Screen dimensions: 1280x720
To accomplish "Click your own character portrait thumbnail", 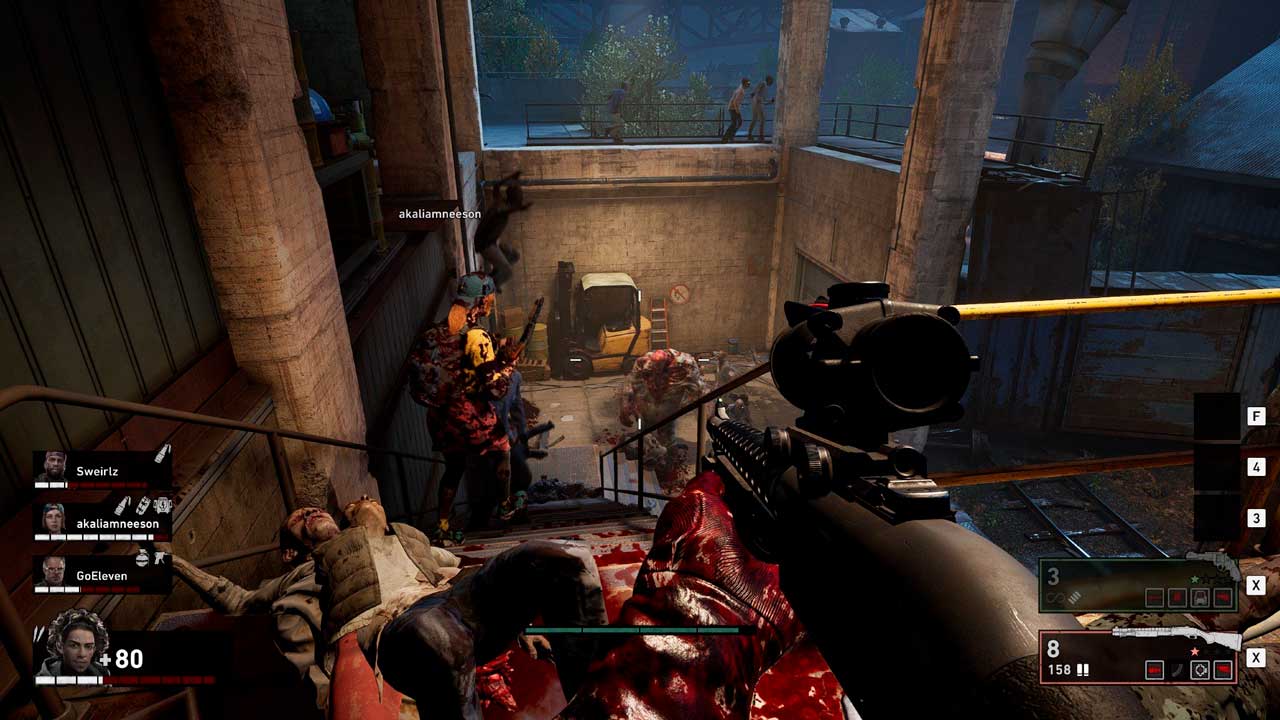I will tap(76, 643).
